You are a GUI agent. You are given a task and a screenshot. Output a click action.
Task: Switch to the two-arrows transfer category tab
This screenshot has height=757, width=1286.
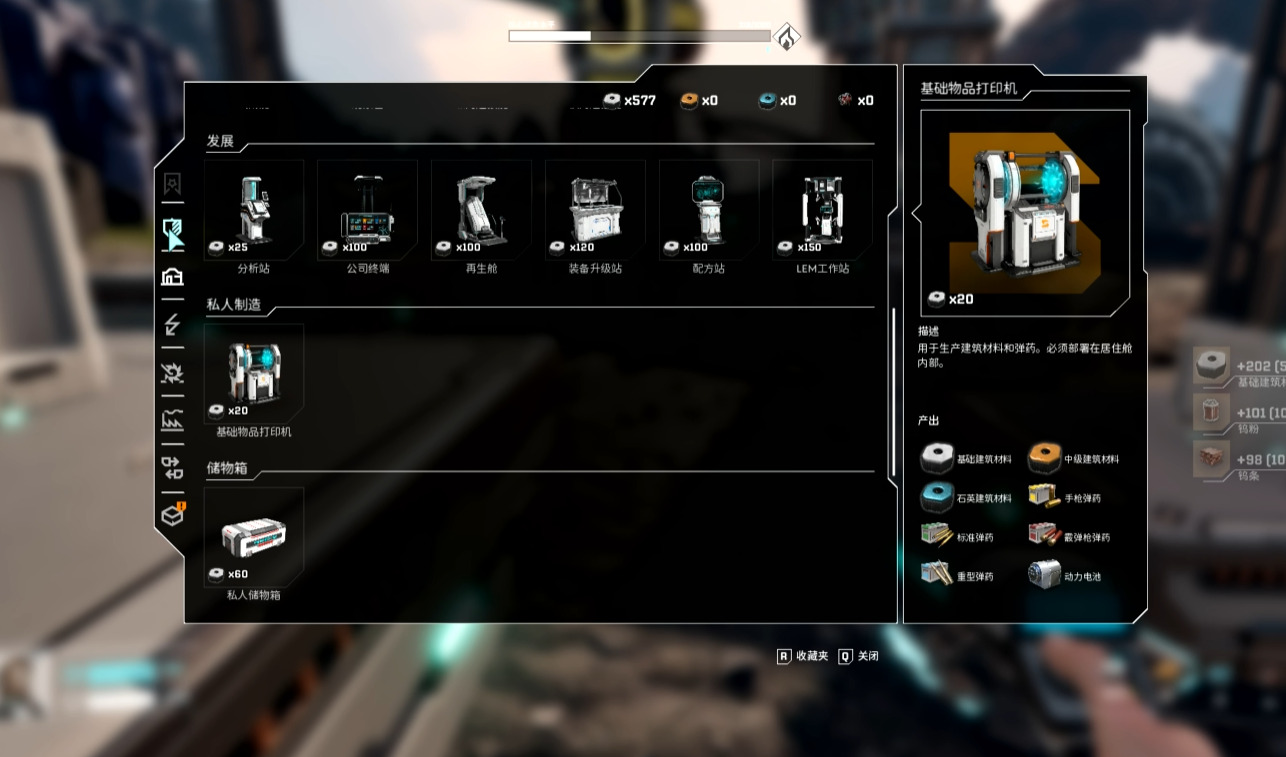click(172, 468)
